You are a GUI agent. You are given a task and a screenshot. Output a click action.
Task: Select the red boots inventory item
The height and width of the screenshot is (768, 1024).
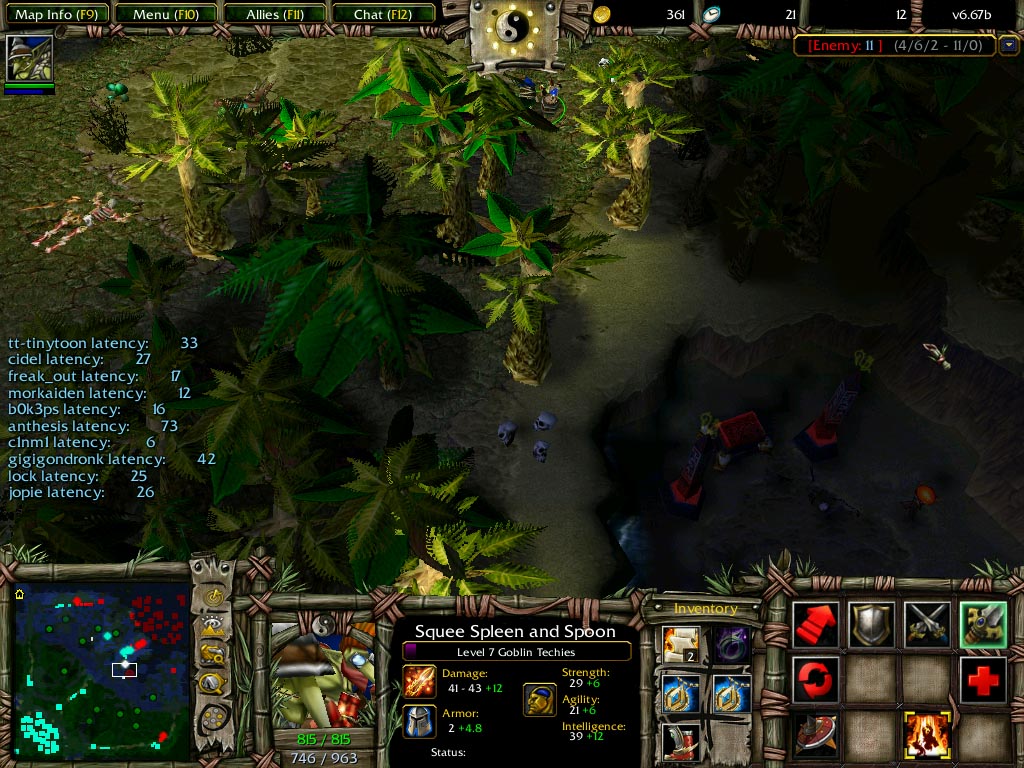click(680, 742)
